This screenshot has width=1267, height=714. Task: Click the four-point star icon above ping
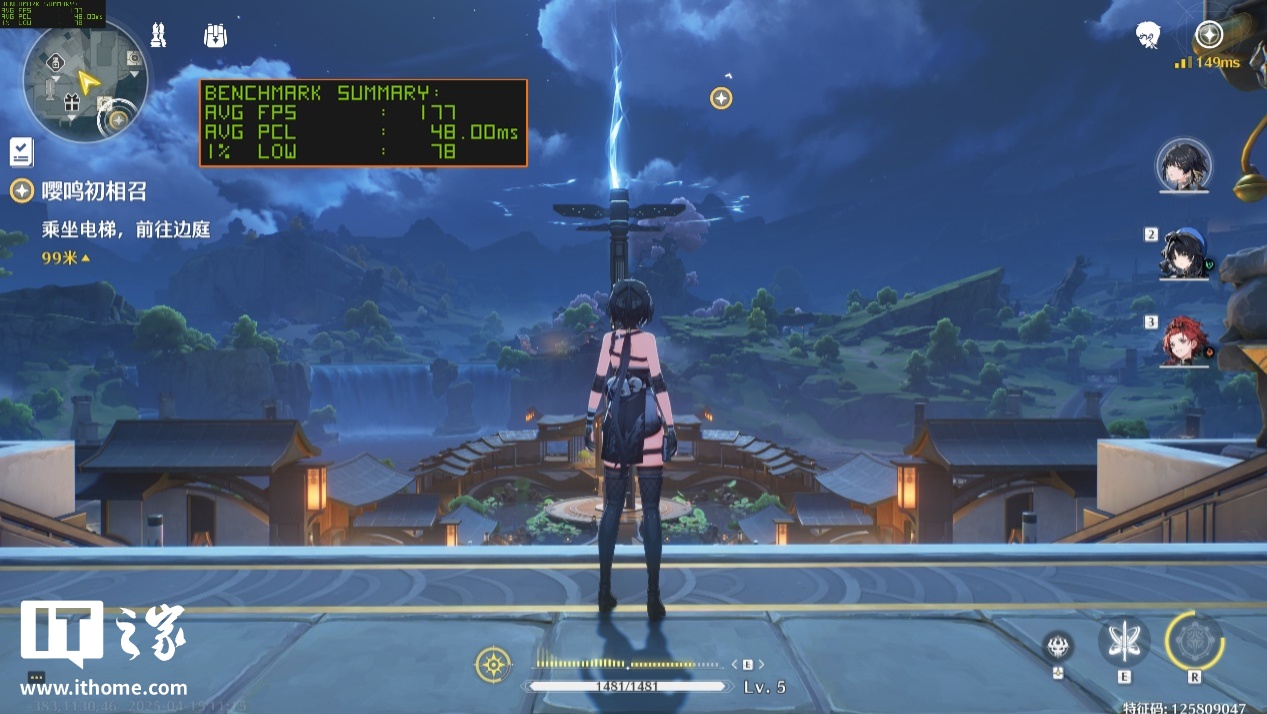coord(1209,35)
